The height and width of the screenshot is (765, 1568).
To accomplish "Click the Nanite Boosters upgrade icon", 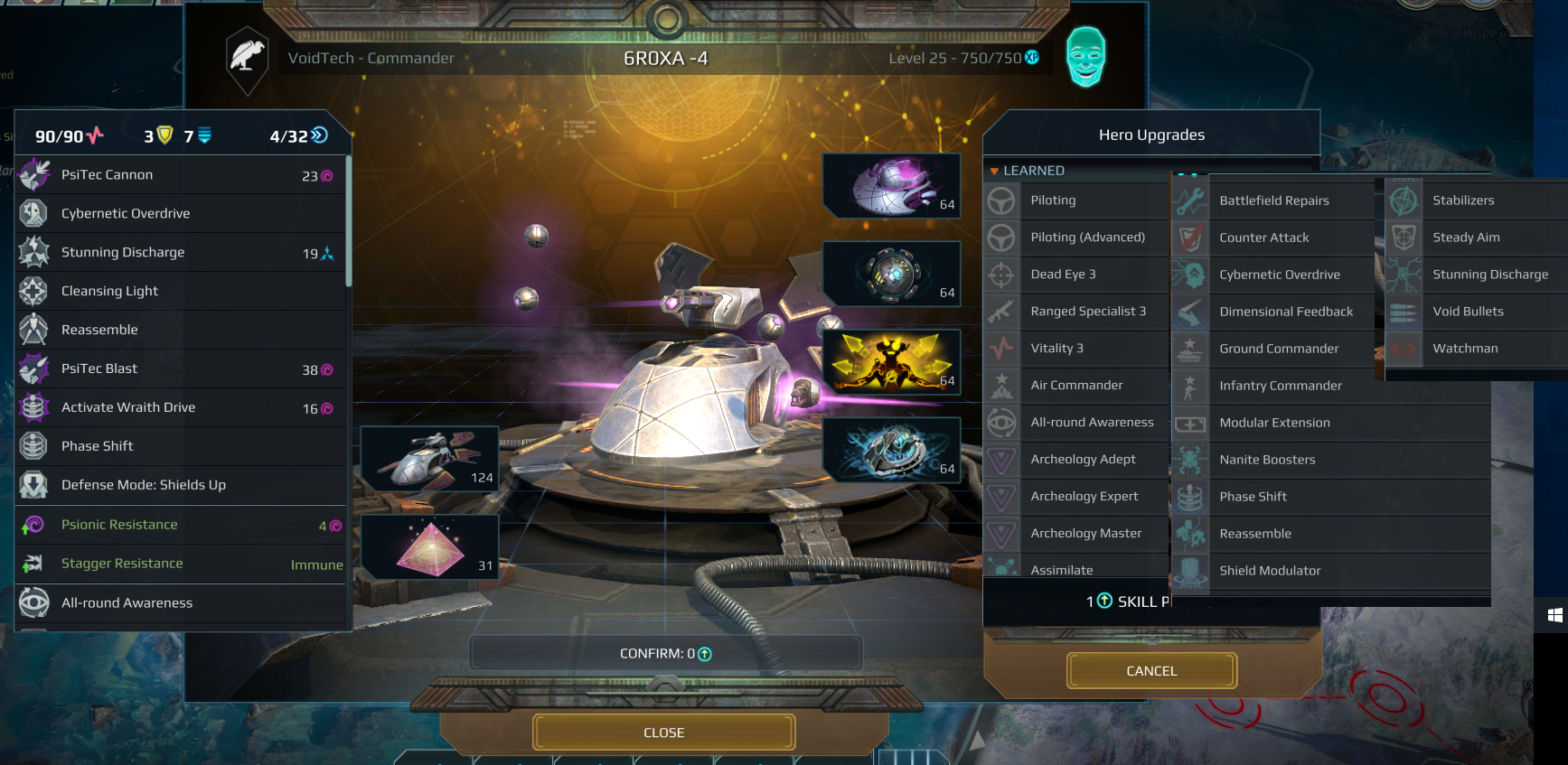I will 1190,460.
